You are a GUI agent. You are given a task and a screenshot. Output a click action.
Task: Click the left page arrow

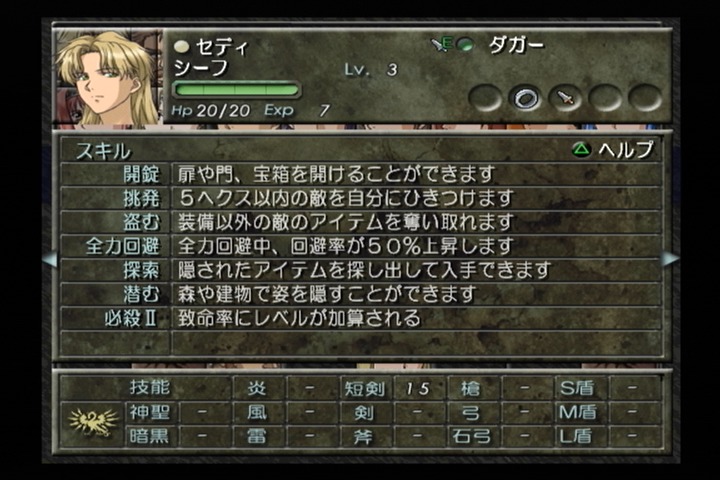pos(49,259)
